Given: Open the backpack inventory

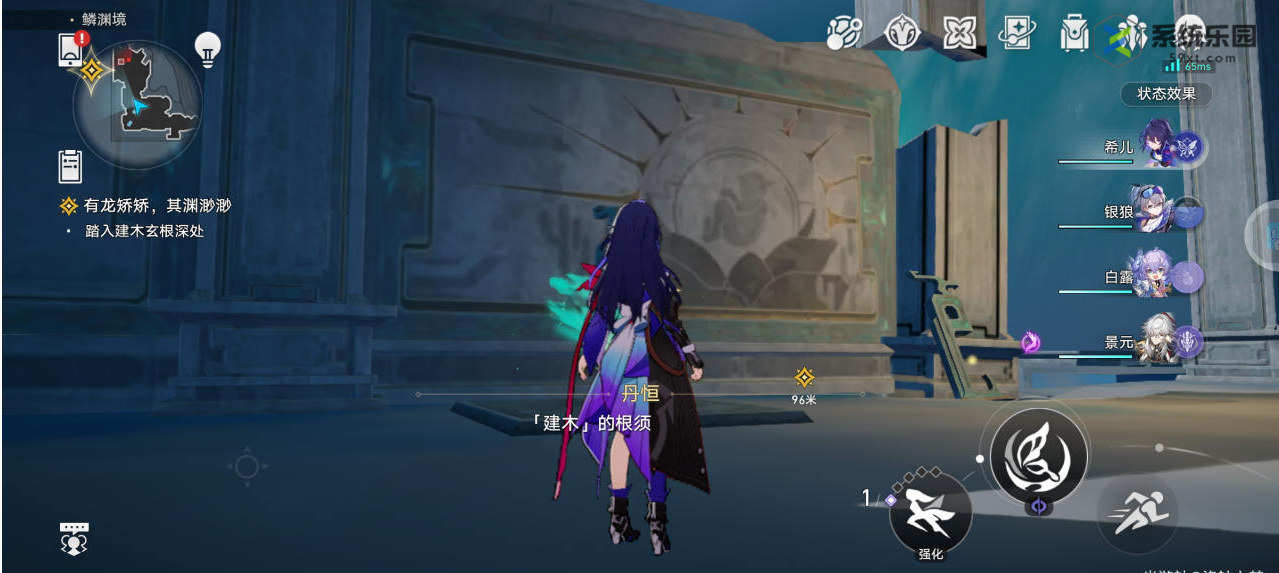Looking at the screenshot, I should pos(1074,33).
